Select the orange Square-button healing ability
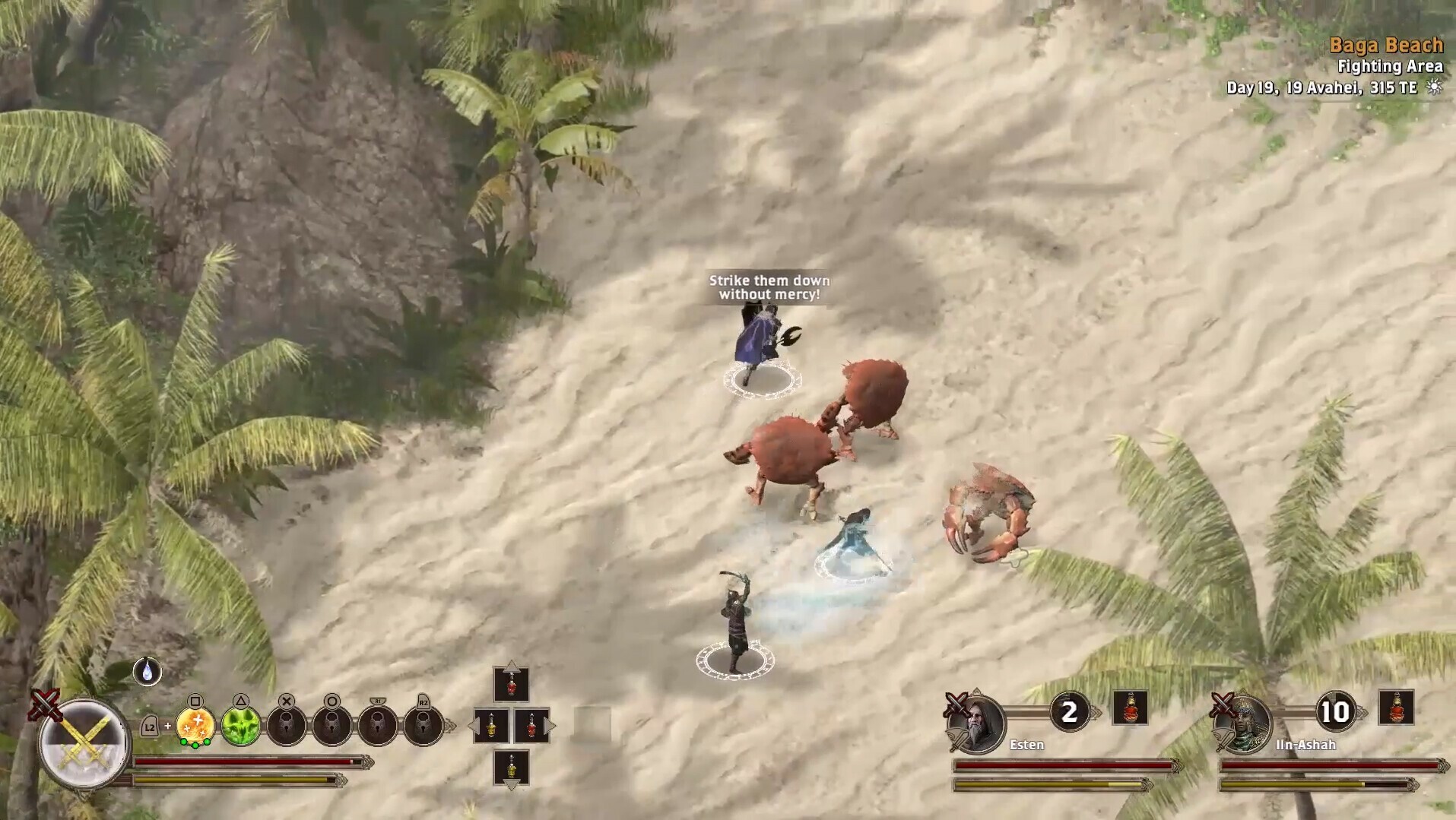 tap(195, 726)
